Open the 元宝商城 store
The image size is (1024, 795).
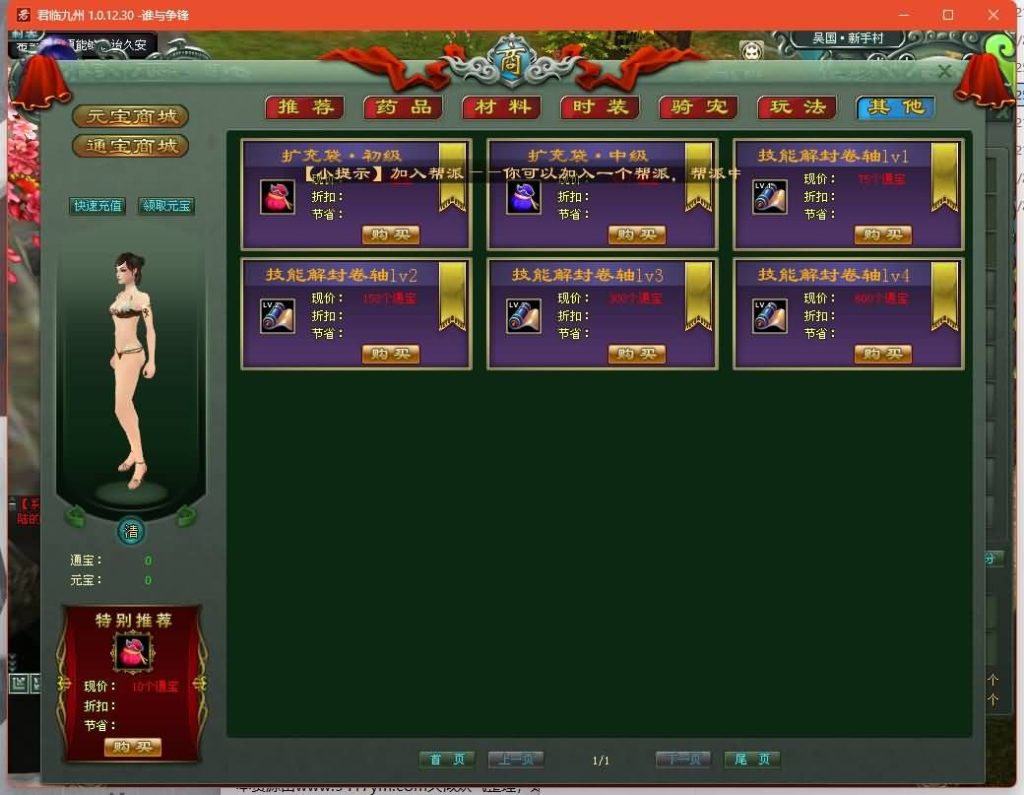pos(130,116)
